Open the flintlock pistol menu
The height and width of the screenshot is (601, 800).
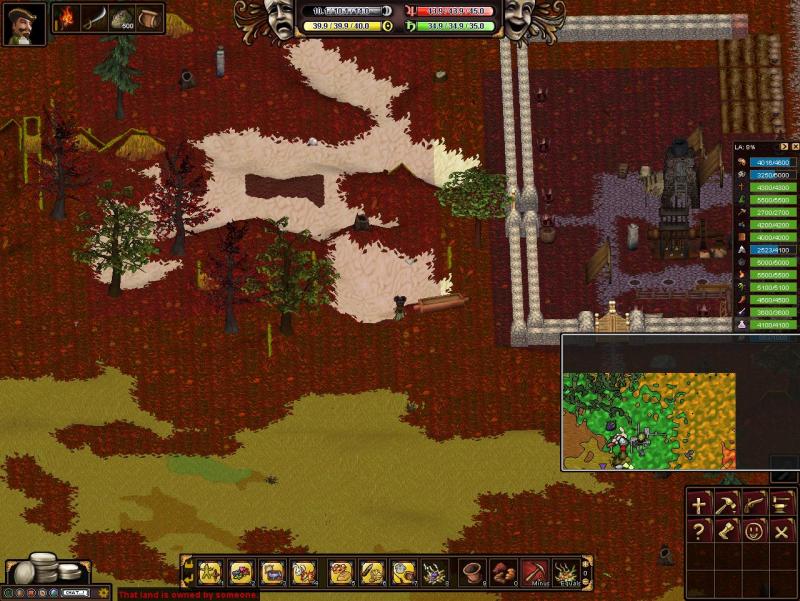(x=754, y=505)
